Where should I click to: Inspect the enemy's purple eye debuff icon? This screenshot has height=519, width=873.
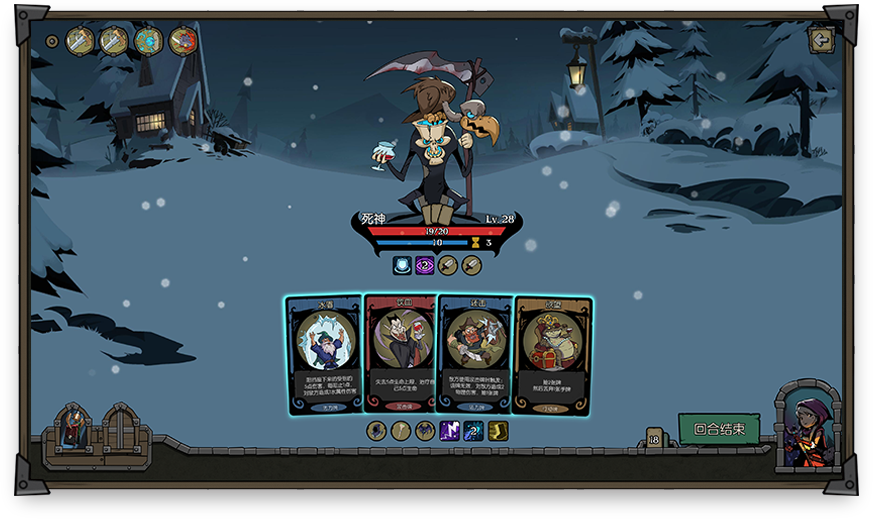point(425,265)
